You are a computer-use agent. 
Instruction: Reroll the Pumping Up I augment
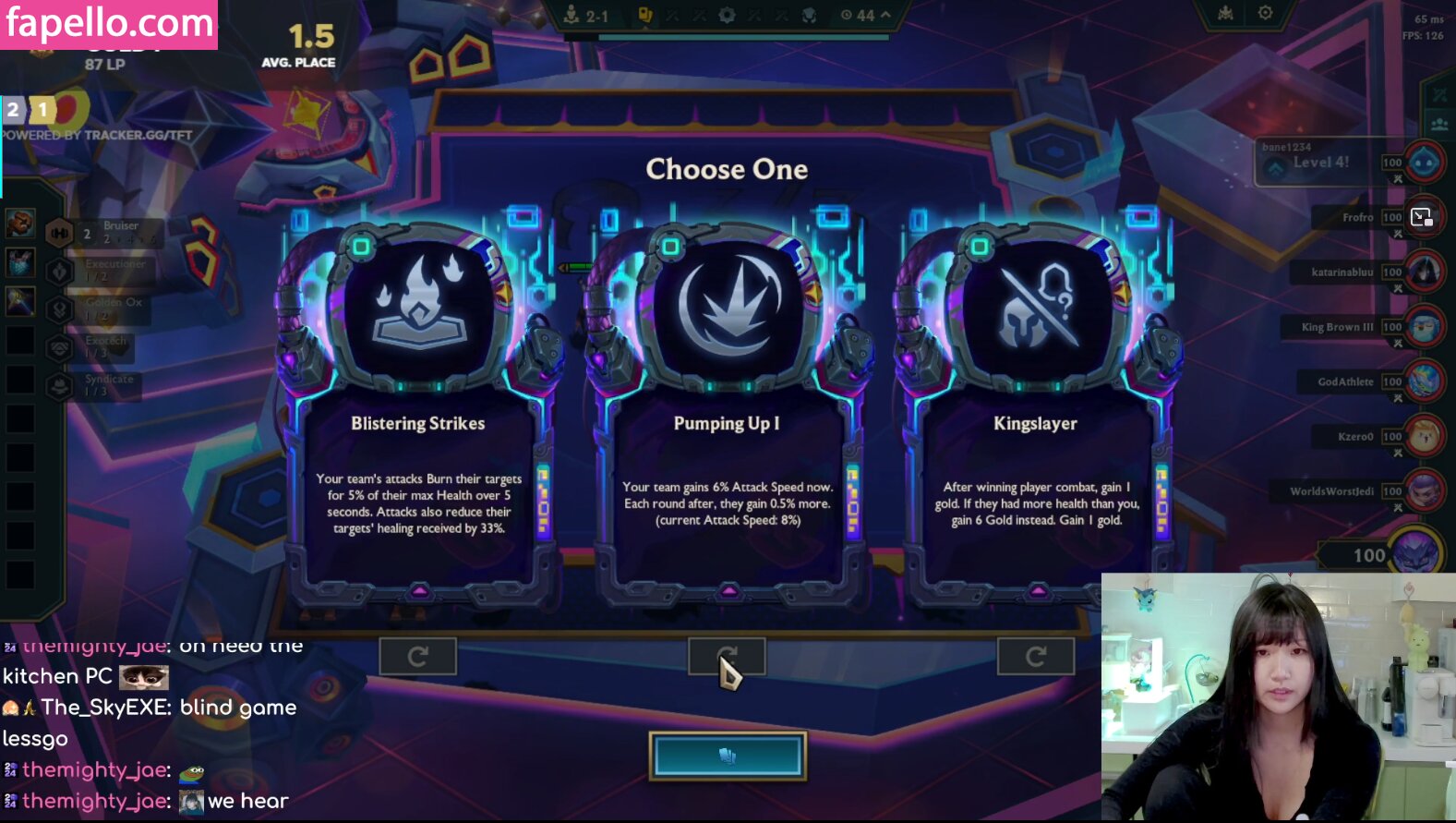(x=727, y=657)
